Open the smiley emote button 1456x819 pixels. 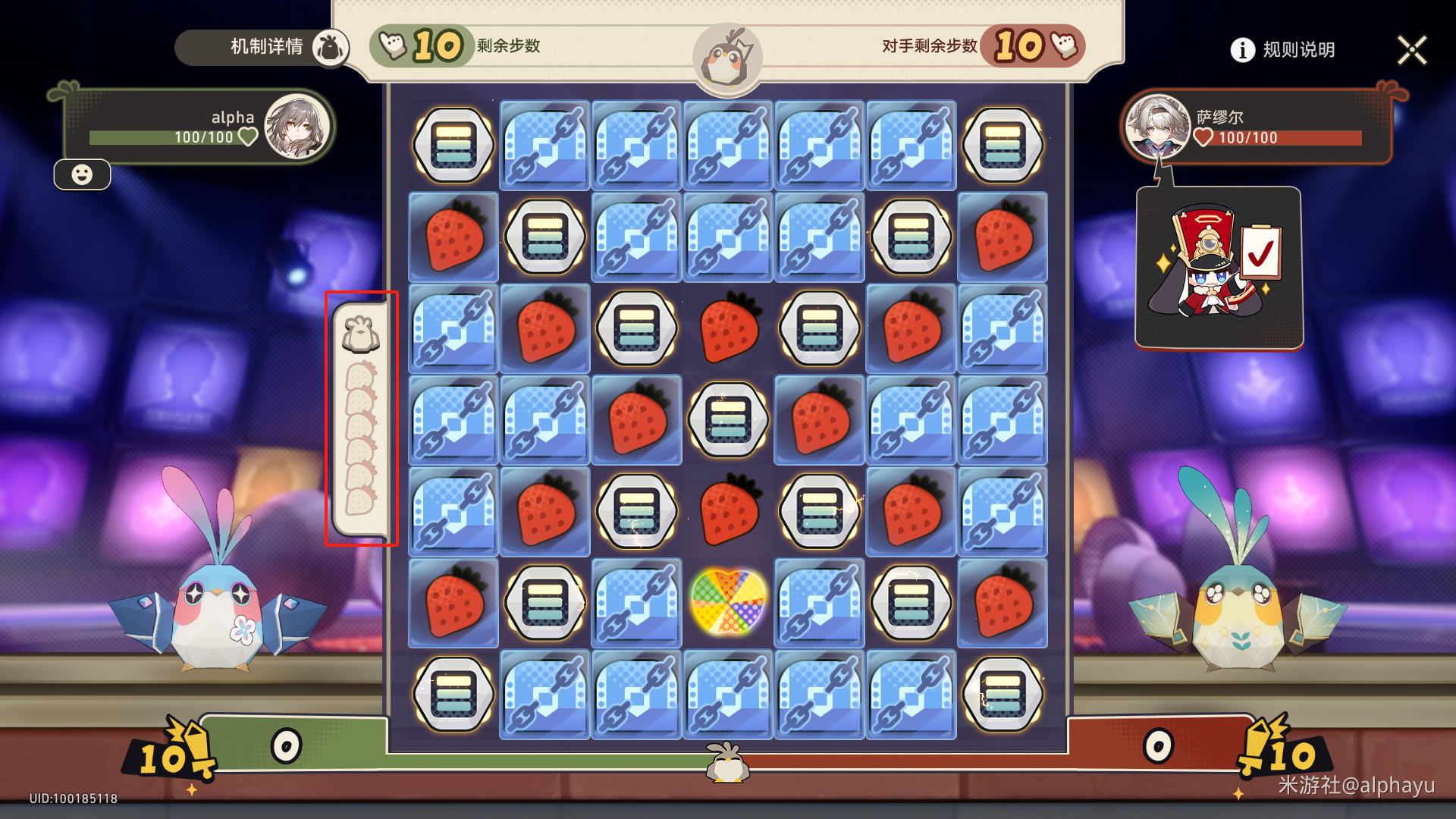point(82,175)
